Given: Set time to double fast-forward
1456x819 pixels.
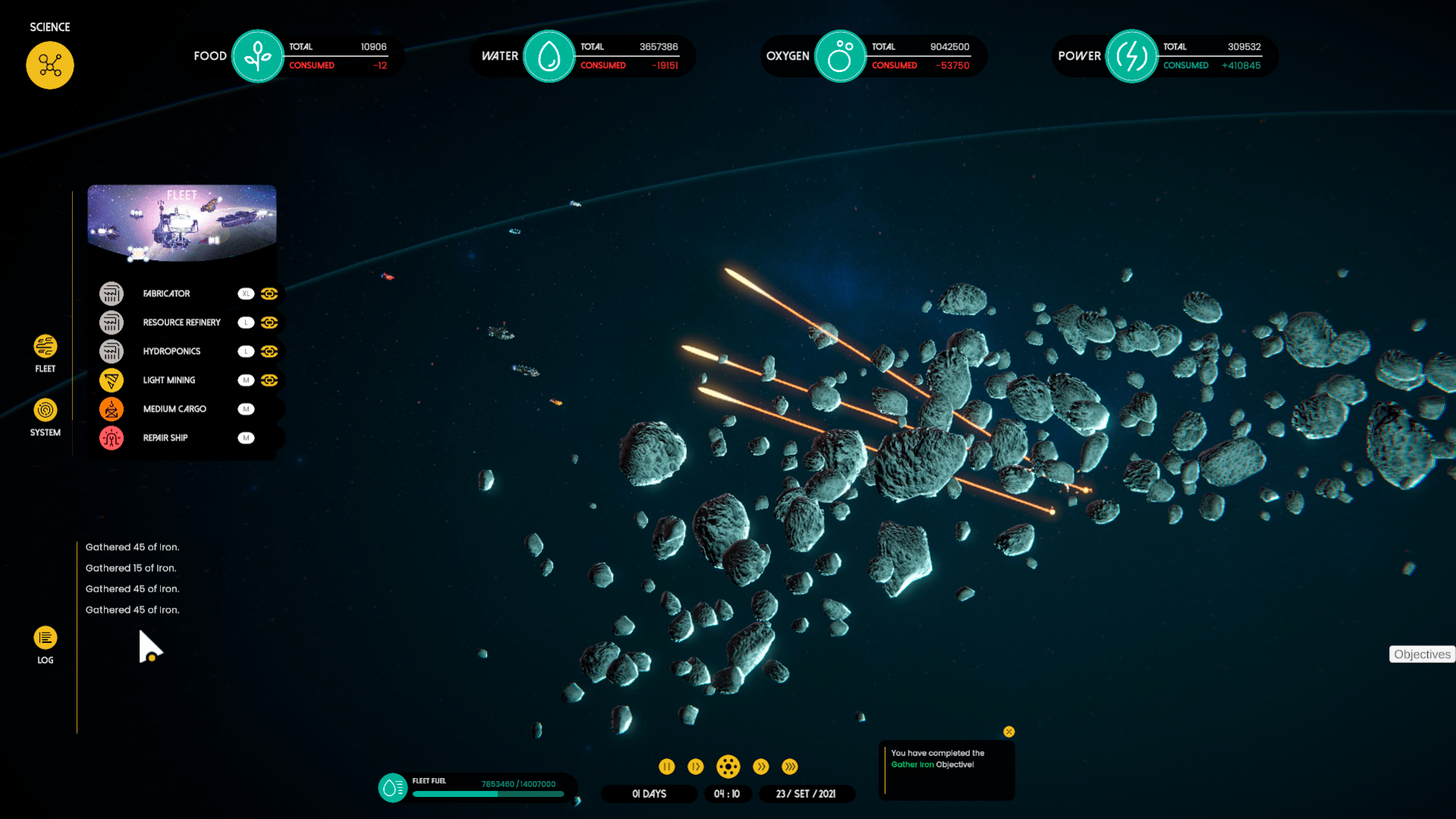Looking at the screenshot, I should 761,767.
